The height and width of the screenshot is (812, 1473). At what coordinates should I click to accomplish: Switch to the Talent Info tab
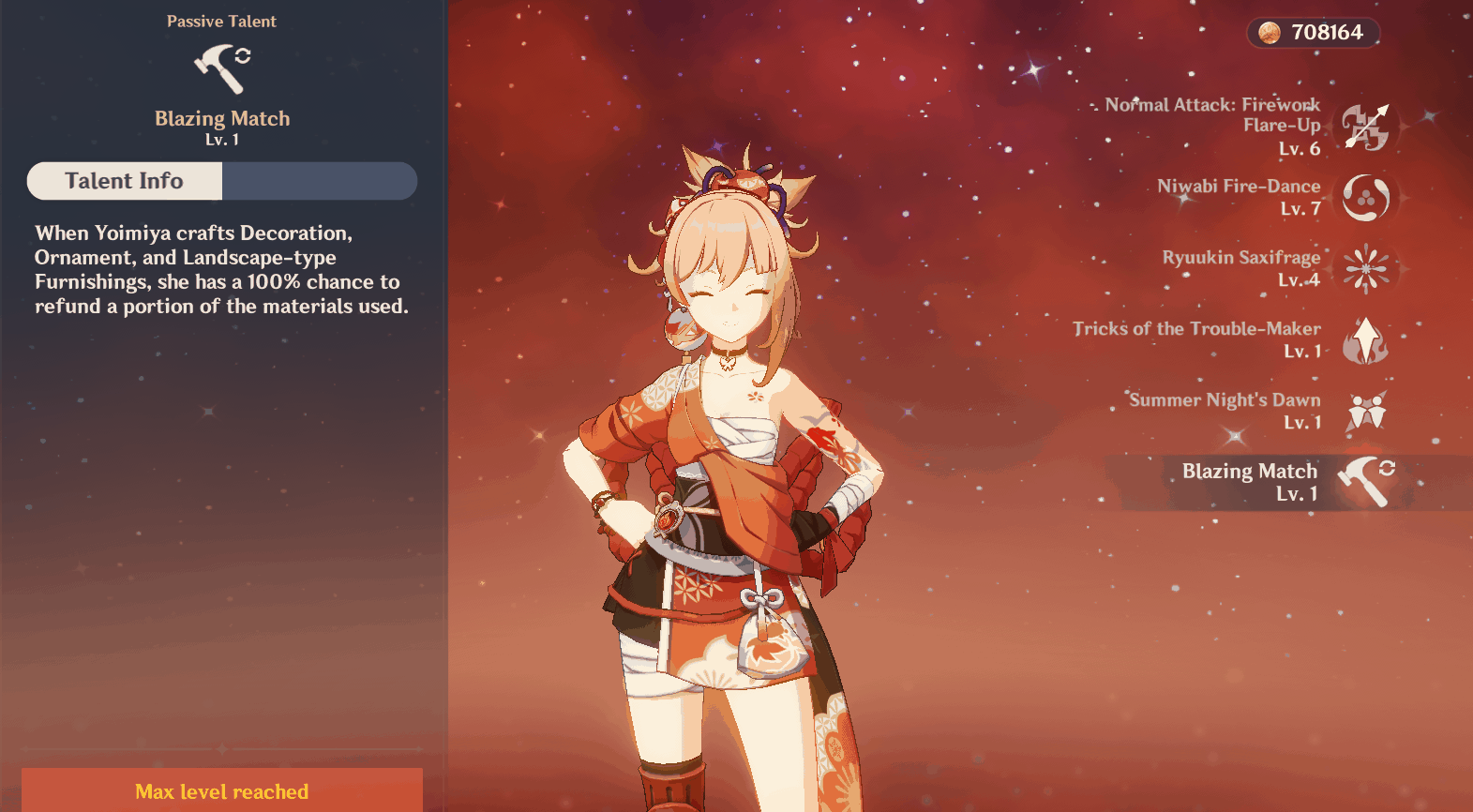point(124,181)
